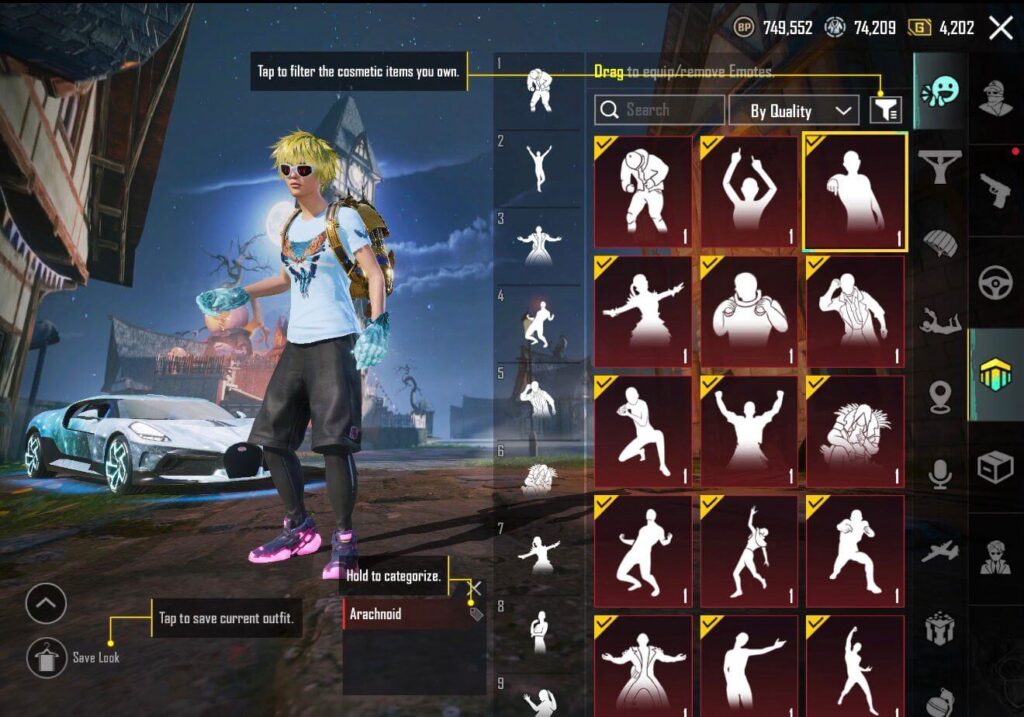Switch to the cardboard box tab
The image size is (1024, 717).
(x=995, y=467)
